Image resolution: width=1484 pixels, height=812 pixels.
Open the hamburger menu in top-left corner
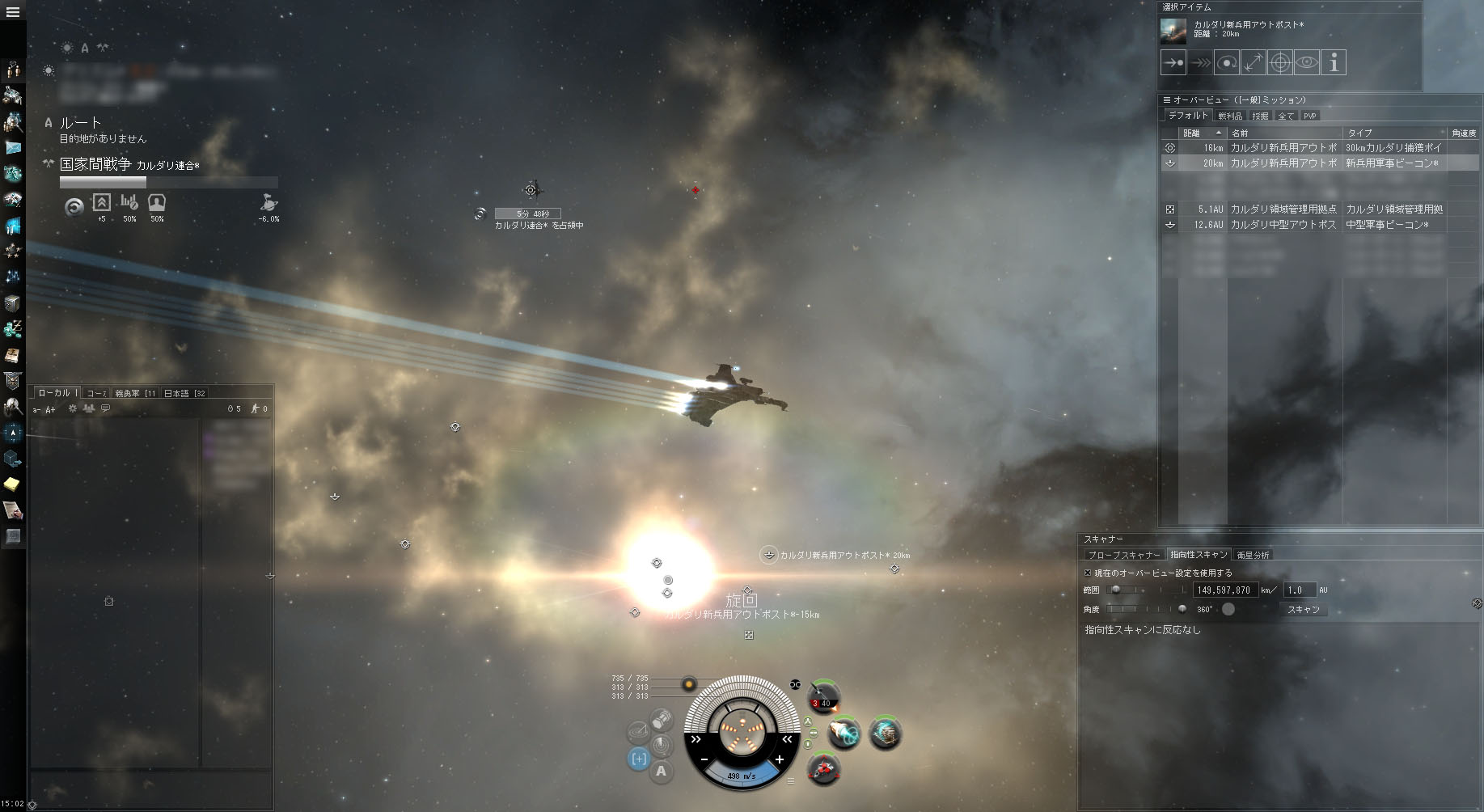13,12
